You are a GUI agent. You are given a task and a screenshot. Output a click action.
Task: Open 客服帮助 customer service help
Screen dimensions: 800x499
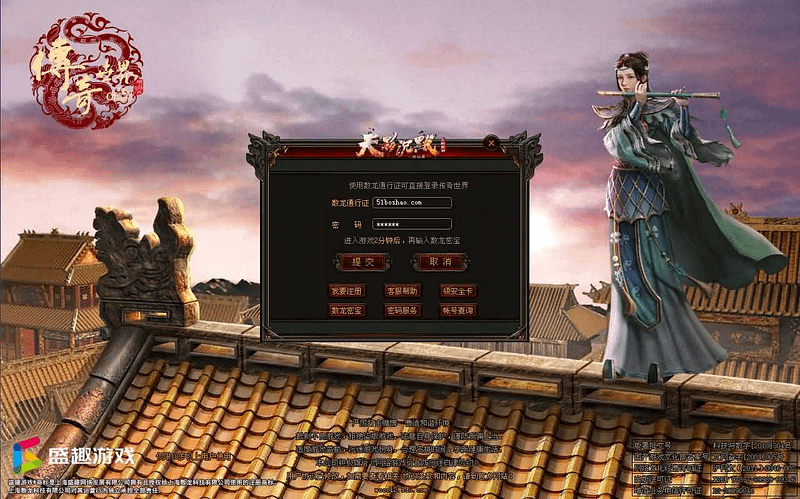coord(402,291)
